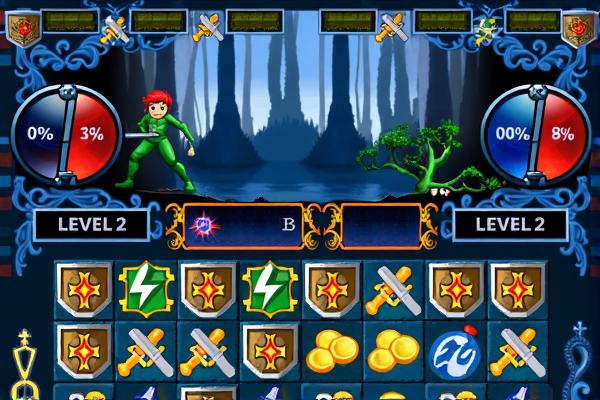600x400 pixels.
Task: Pick the sword tile flanked by two shields
Action: (393, 289)
